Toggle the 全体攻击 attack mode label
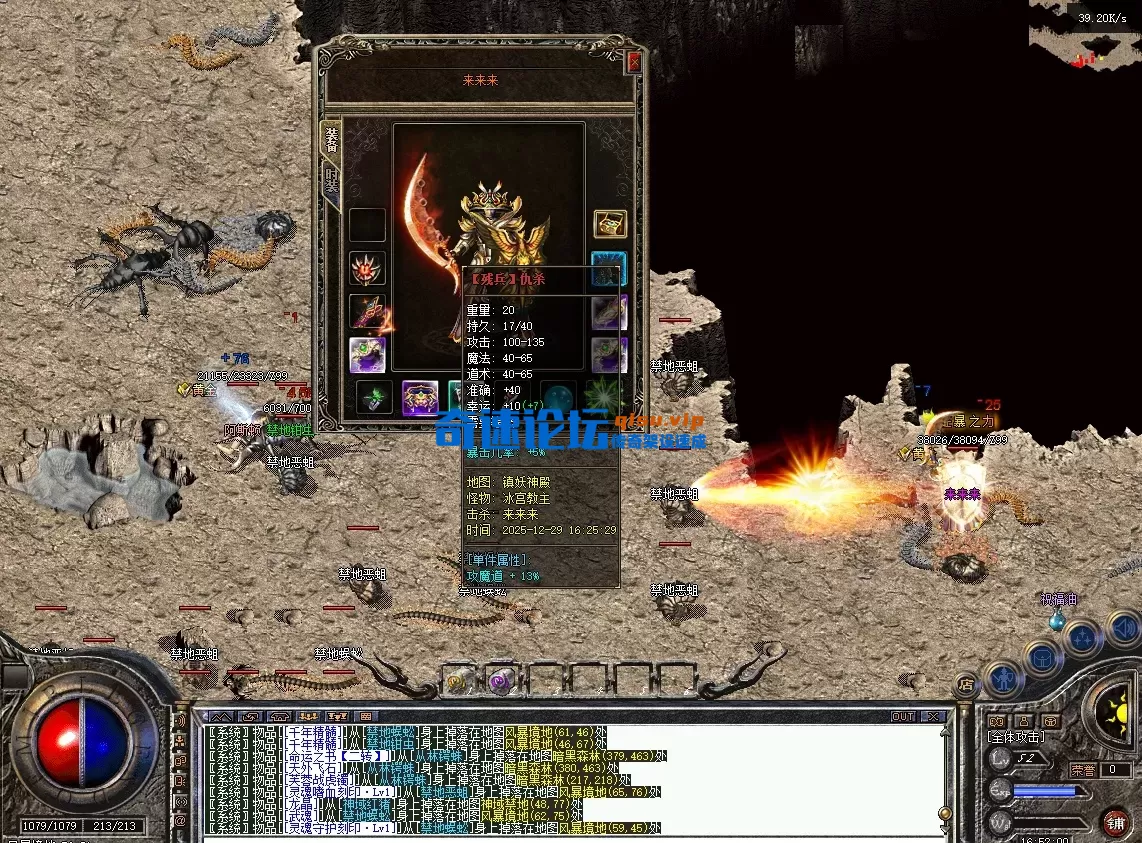Viewport: 1142px width, 843px height. 1016,736
